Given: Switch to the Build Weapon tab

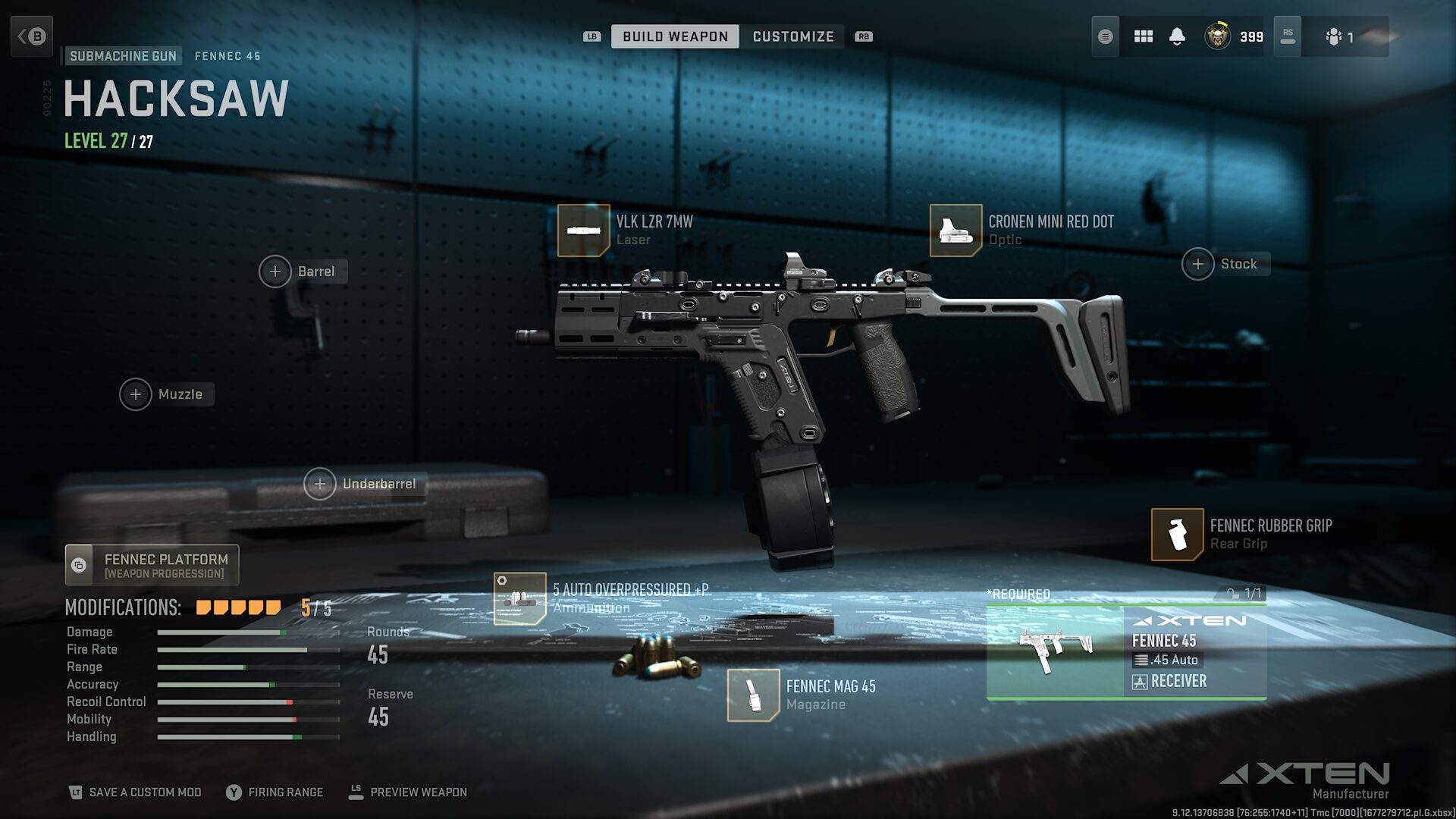Looking at the screenshot, I should pyautogui.click(x=674, y=36).
